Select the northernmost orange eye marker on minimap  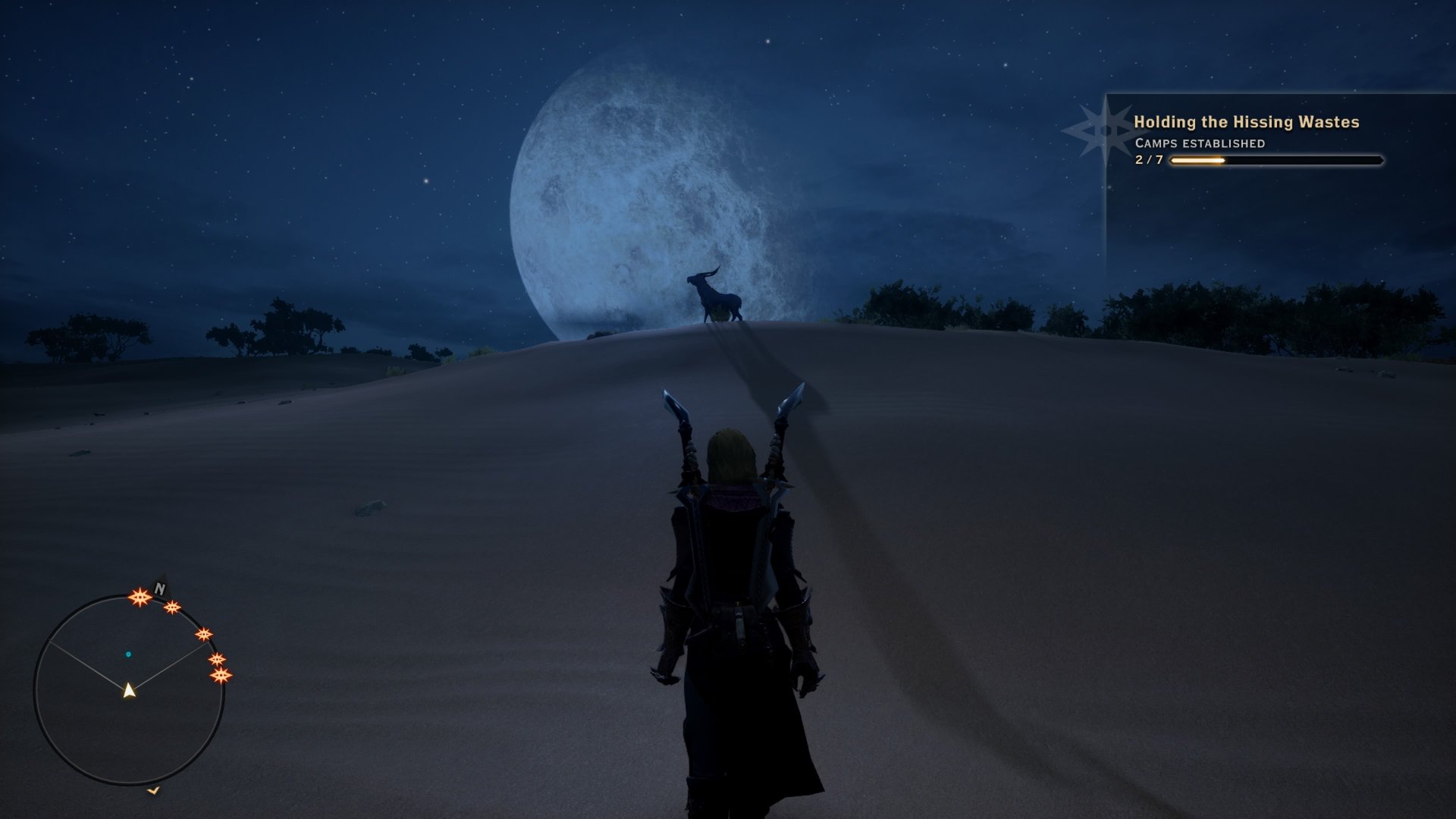(x=140, y=596)
